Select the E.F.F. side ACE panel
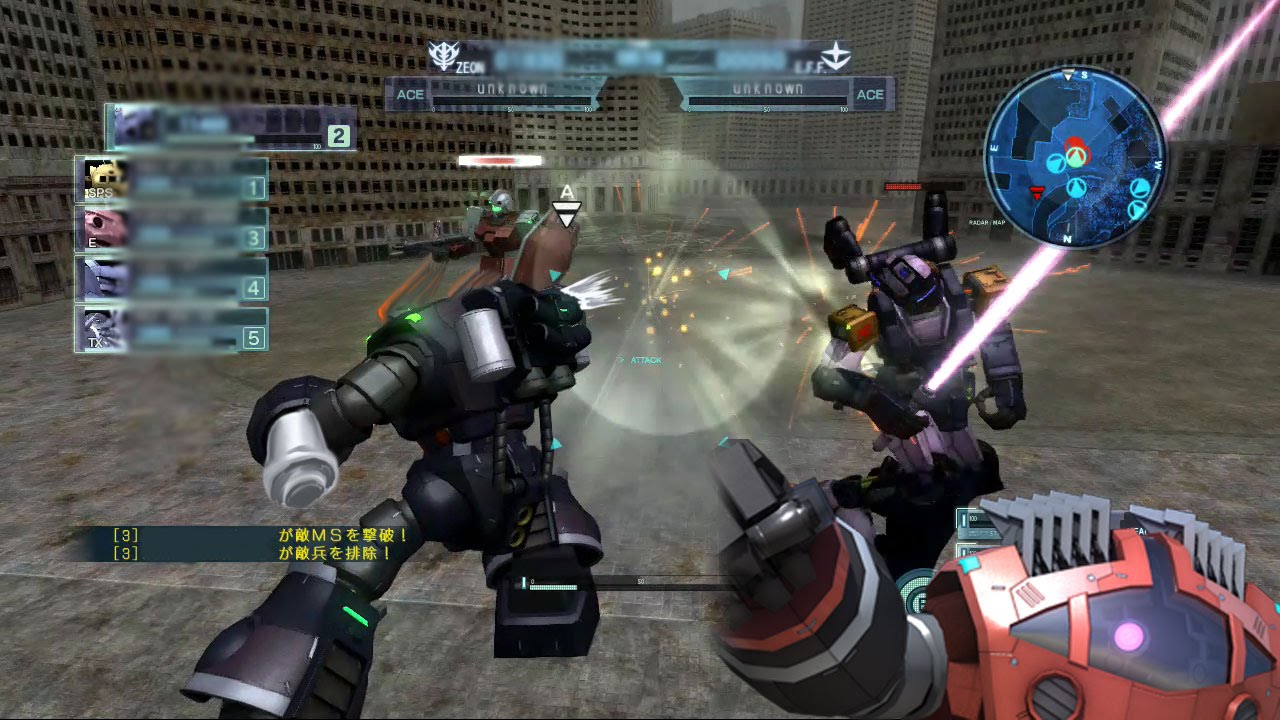Screen dimensions: 1280x720 click(785, 94)
